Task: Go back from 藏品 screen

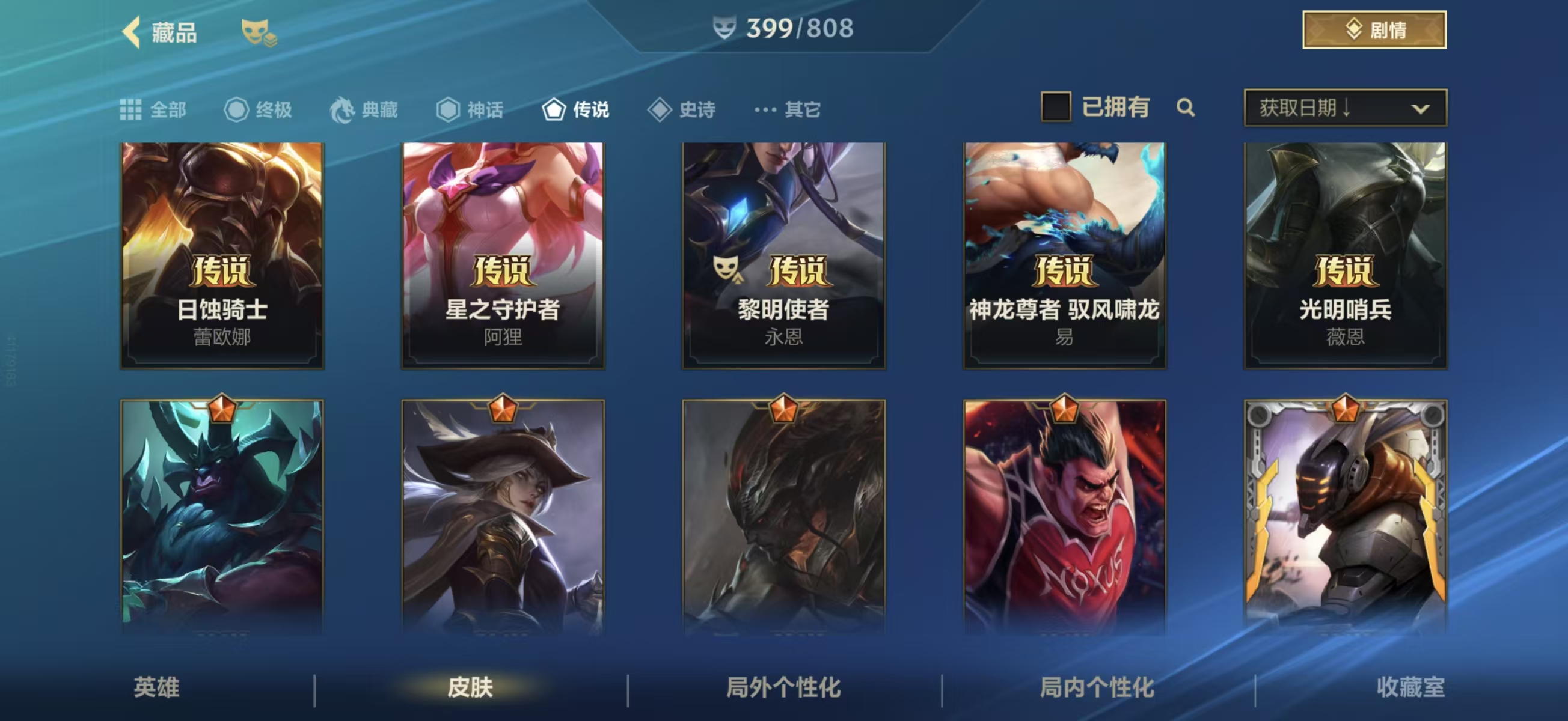Action: point(132,32)
